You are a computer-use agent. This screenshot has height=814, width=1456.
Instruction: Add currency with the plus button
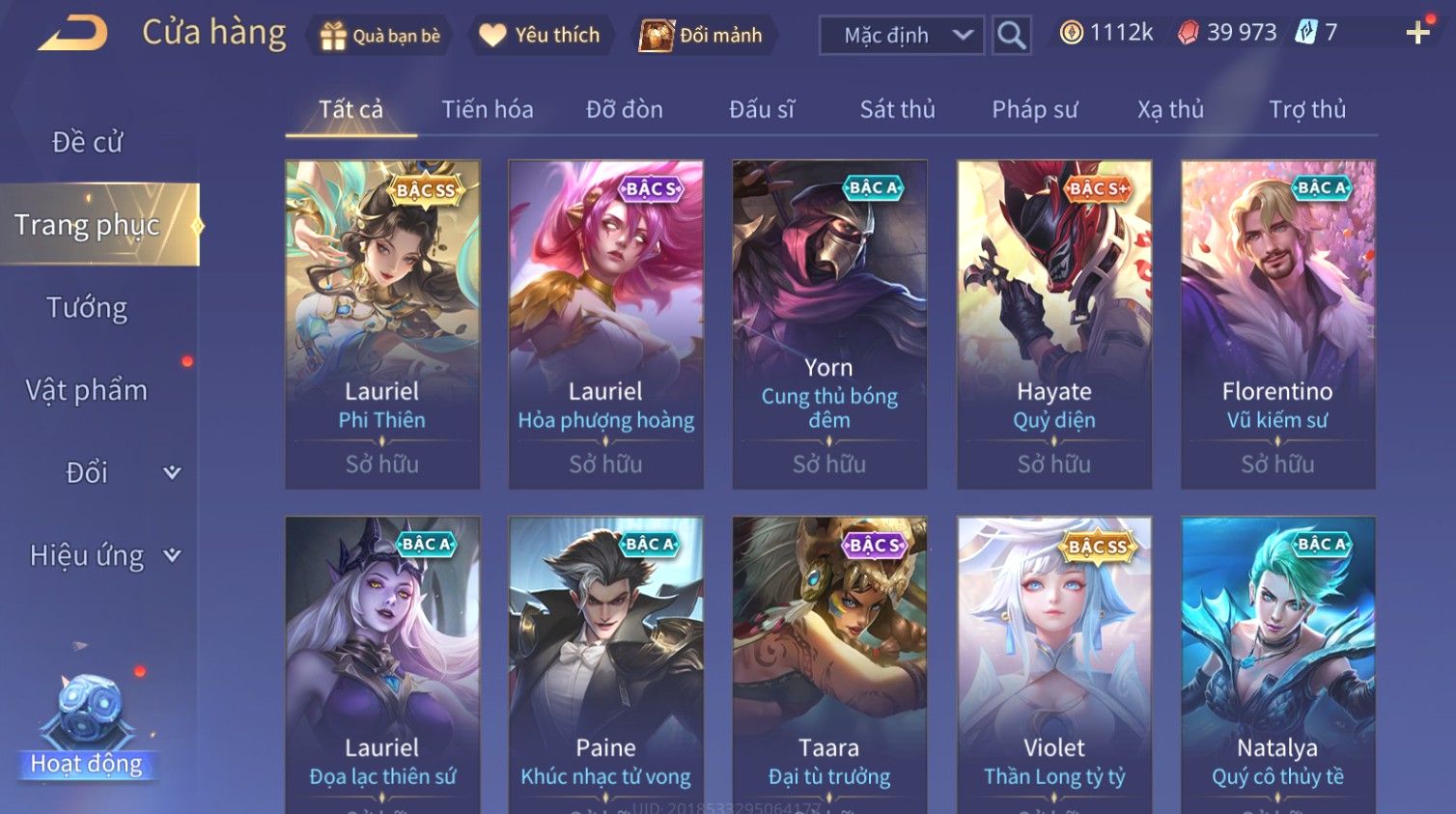[x=1417, y=33]
